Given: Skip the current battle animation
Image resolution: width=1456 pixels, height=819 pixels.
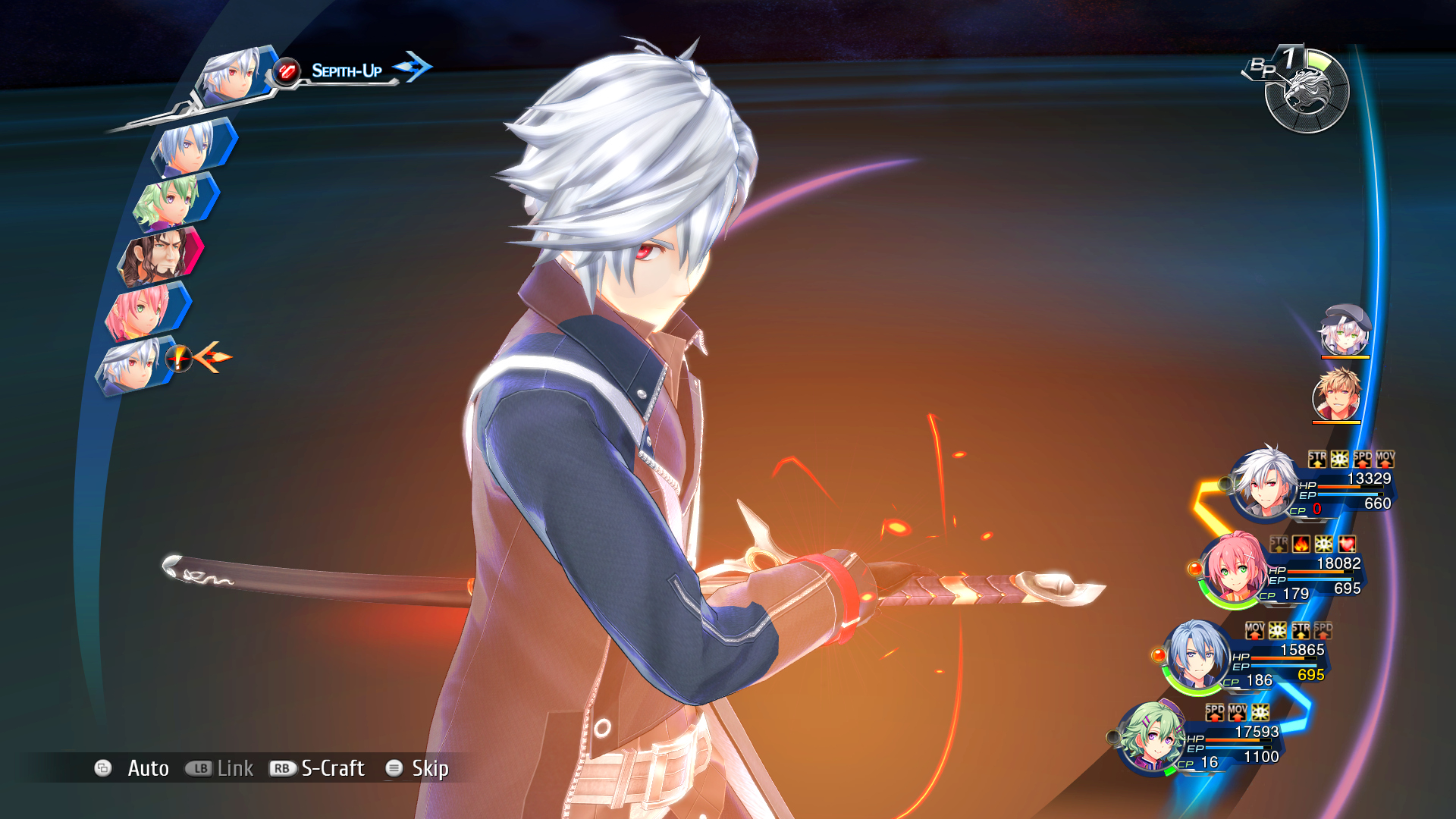Looking at the screenshot, I should 429,768.
